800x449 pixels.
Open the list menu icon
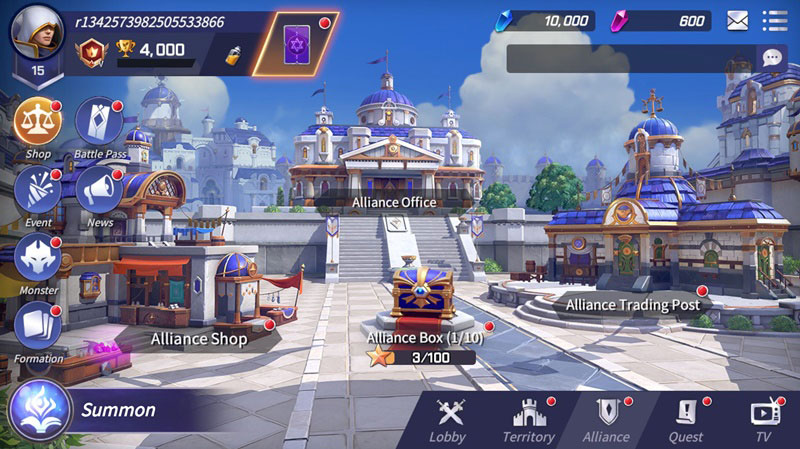tap(774, 20)
